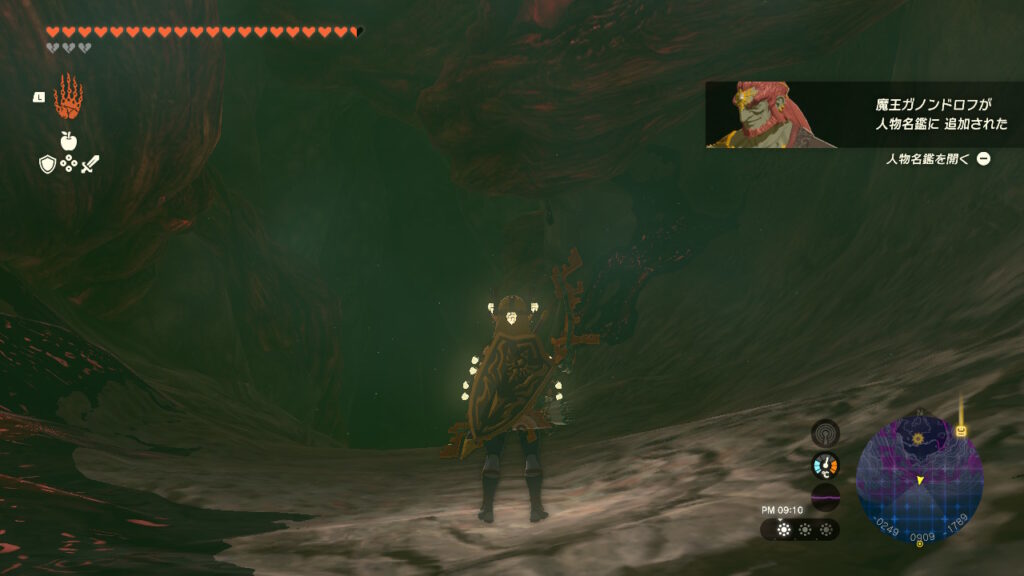Click the purple-line noise meter icon
Viewport: 1024px width, 576px height.
coord(825,497)
